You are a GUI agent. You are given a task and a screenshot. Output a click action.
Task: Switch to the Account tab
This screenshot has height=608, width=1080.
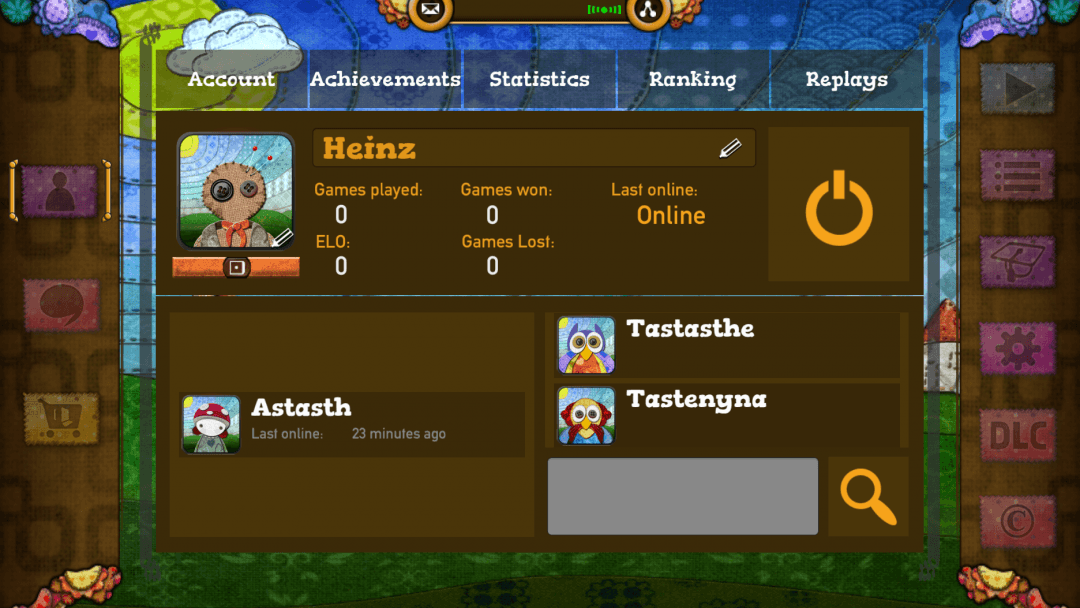(231, 80)
